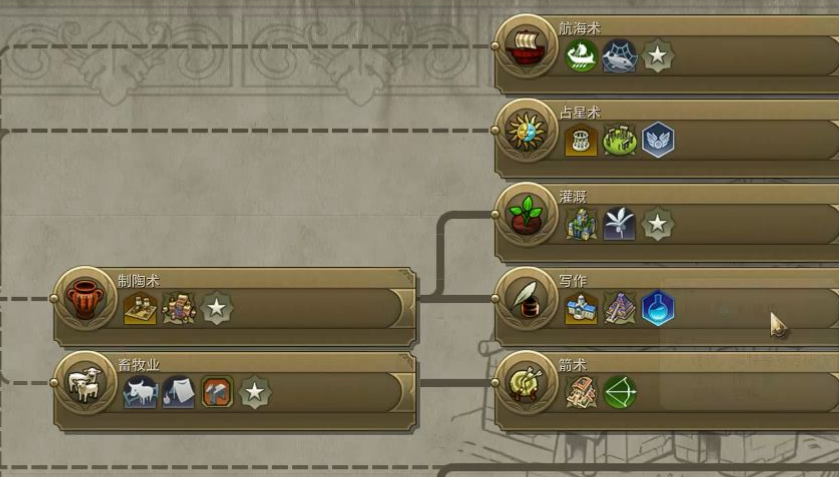This screenshot has height=477, width=839.
Task: Open the winged blue shield icon under 占星术
Action: coord(657,140)
